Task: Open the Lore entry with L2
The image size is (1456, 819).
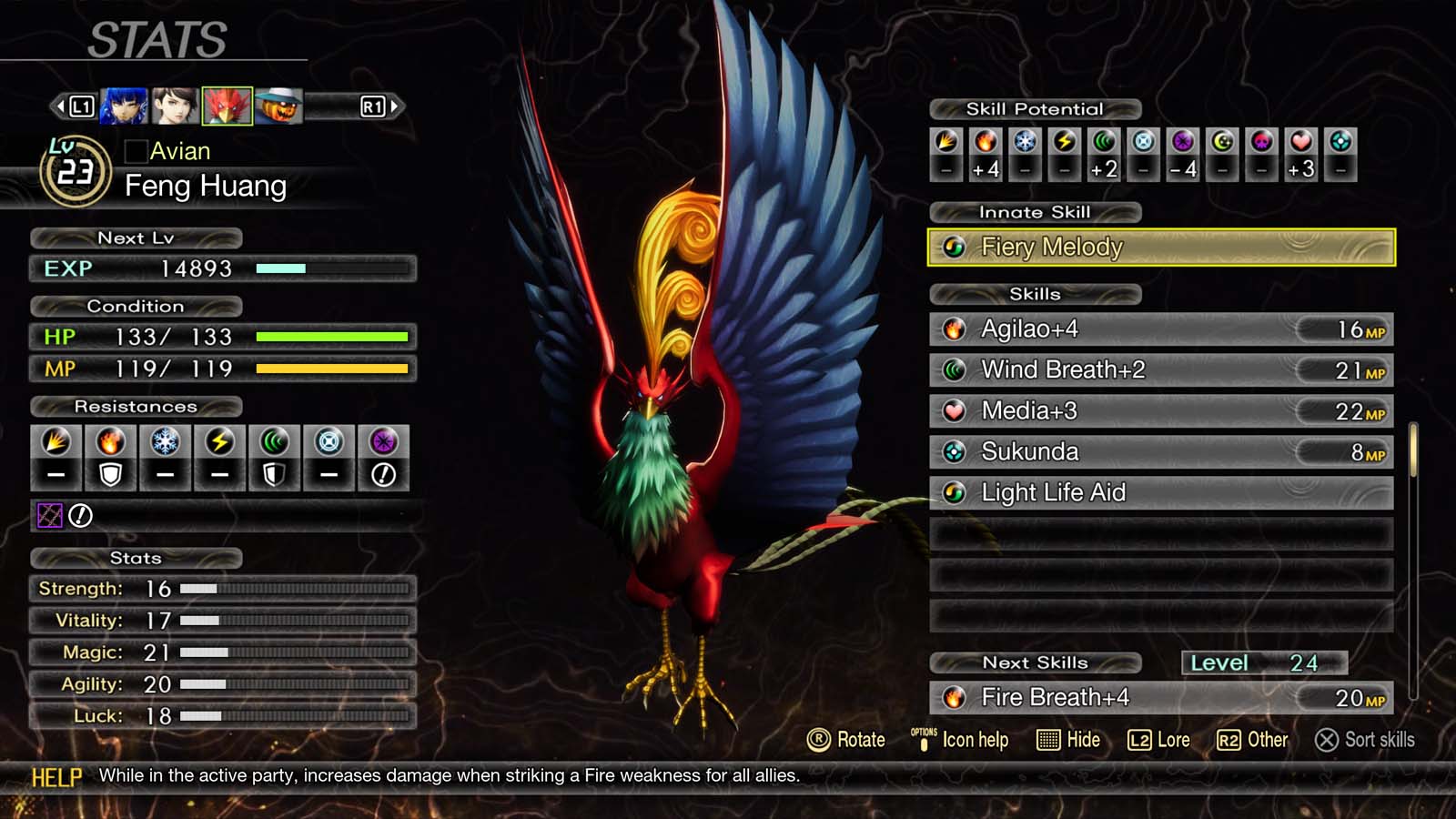Action: [1160, 740]
